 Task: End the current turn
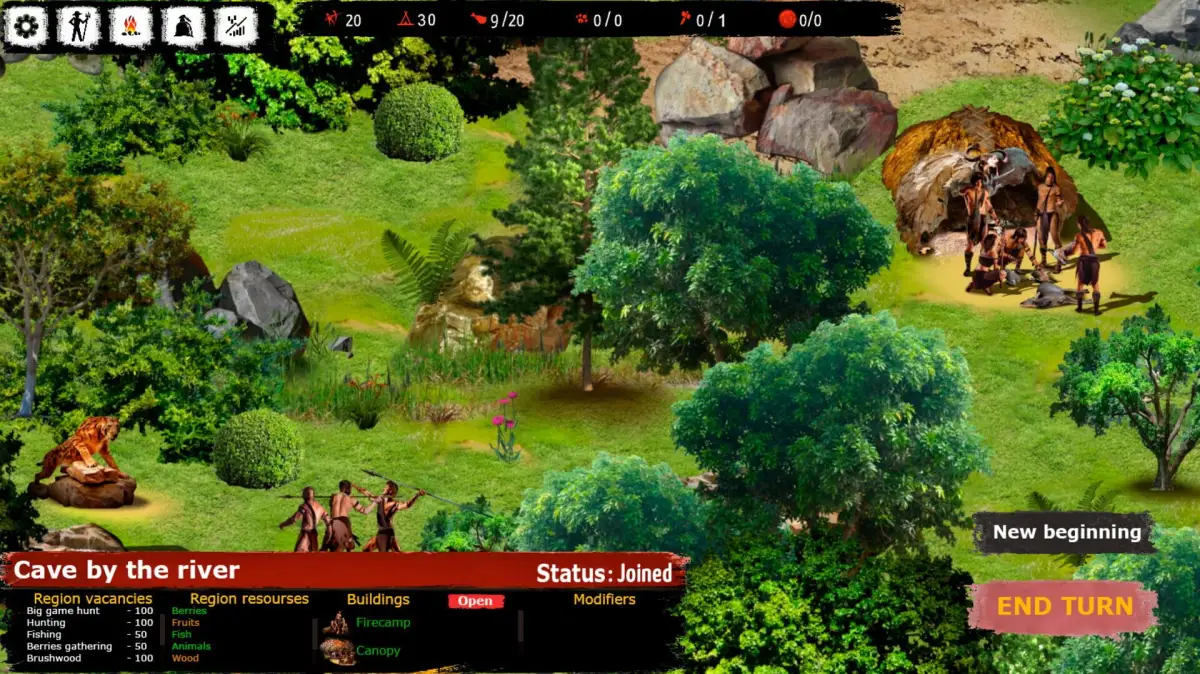pos(1064,607)
